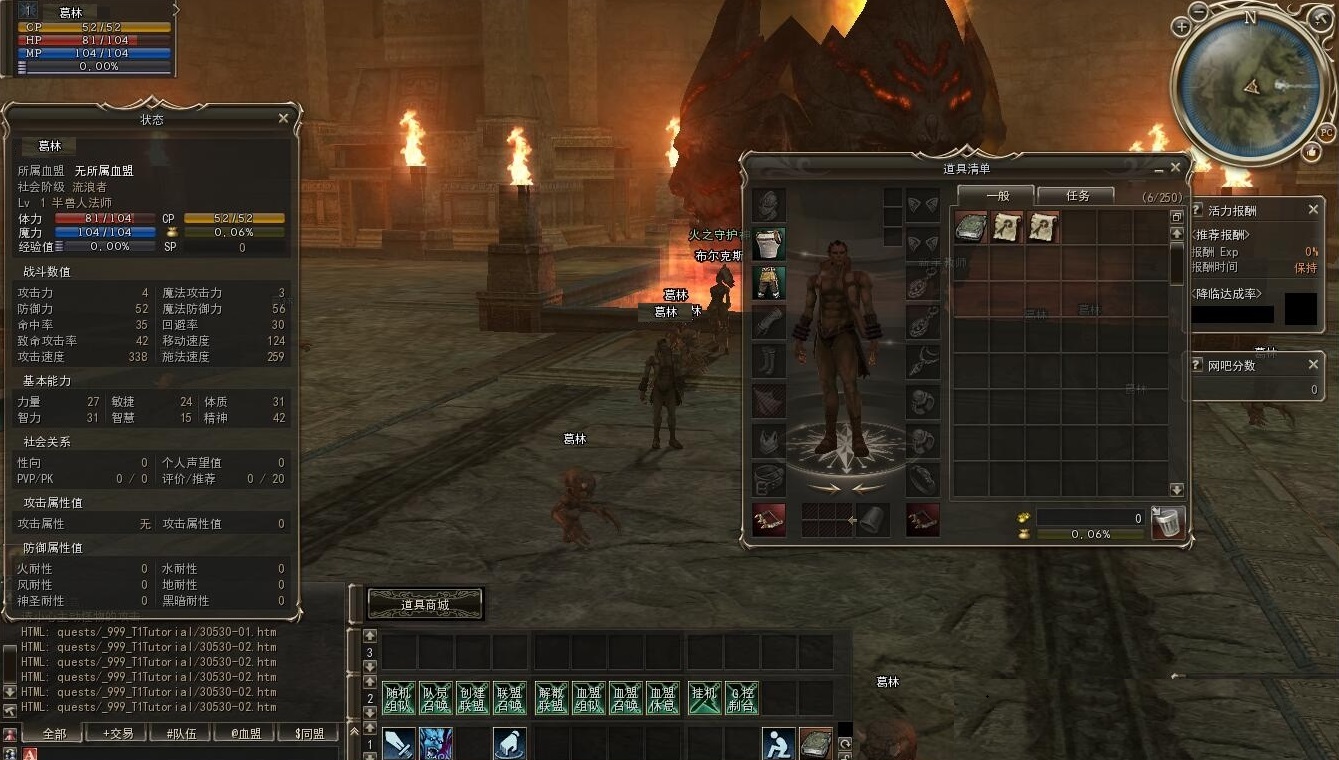The image size is (1339, 760).
Task: Use the sword attack skill on hotbar
Action: (398, 744)
